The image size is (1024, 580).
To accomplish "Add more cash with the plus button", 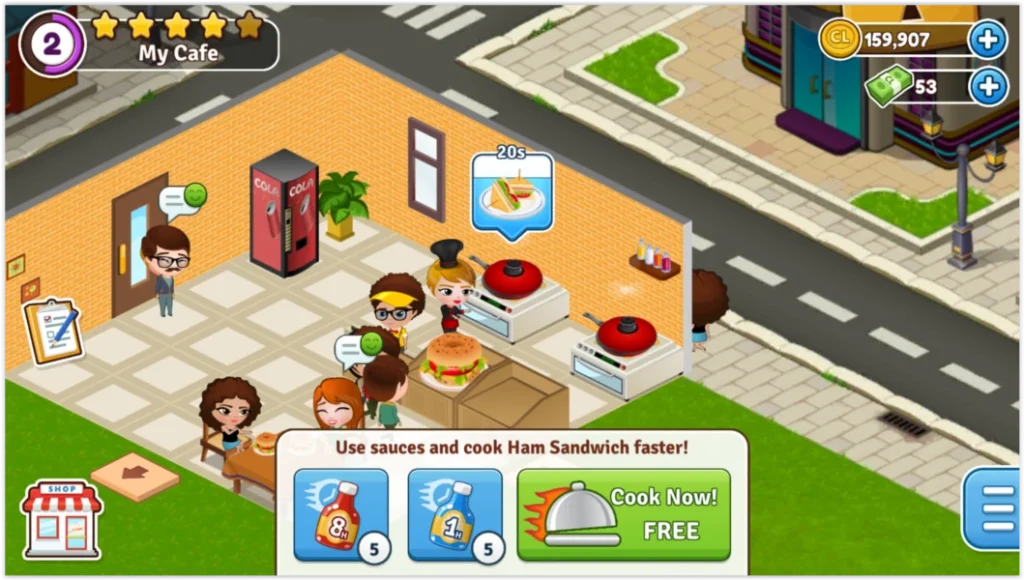I will 987,87.
